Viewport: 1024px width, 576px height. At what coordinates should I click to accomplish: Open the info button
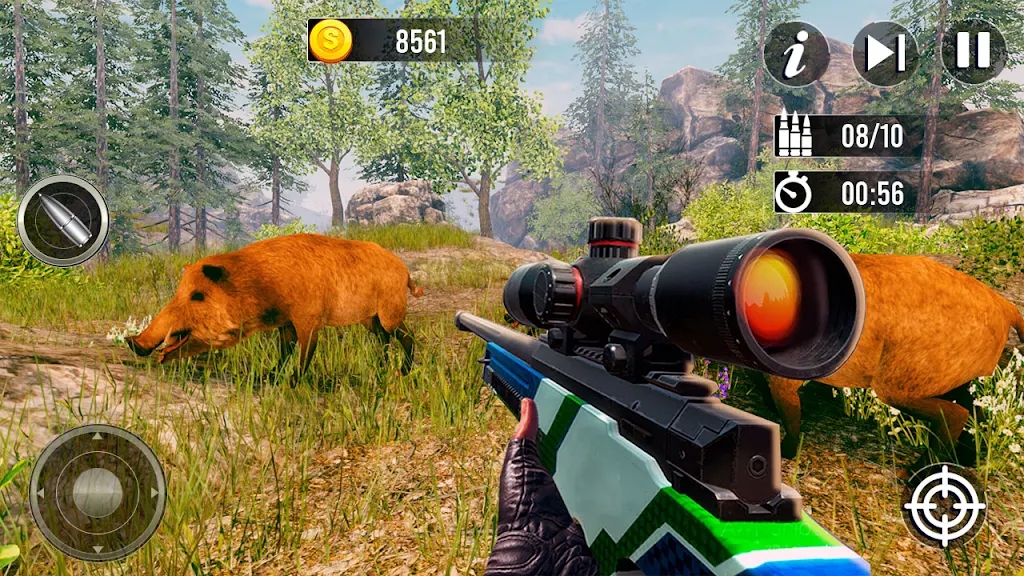coord(796,53)
